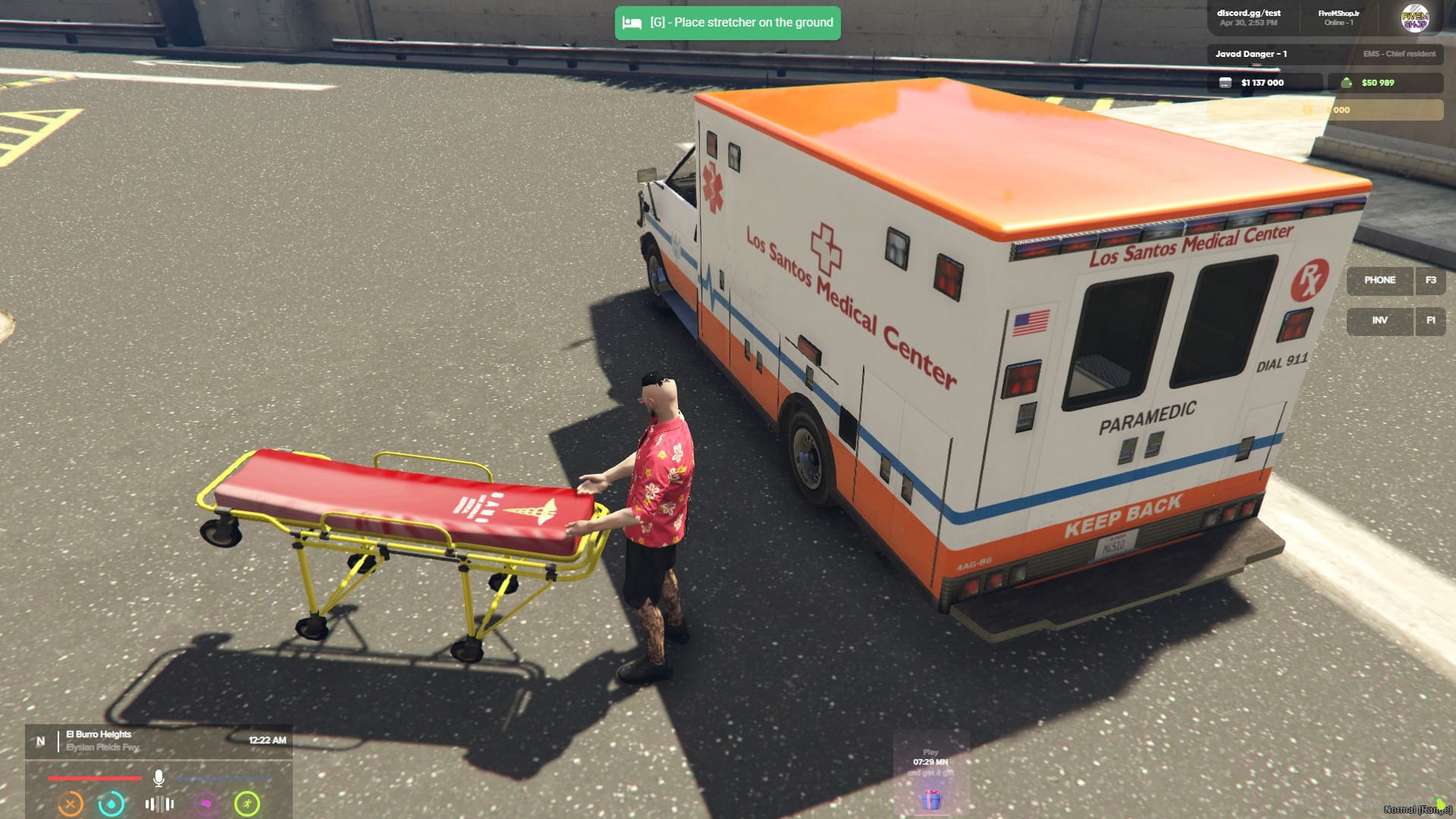Screen dimensions: 1456x819
Task: Click the green running stamina icon
Action: 247,804
